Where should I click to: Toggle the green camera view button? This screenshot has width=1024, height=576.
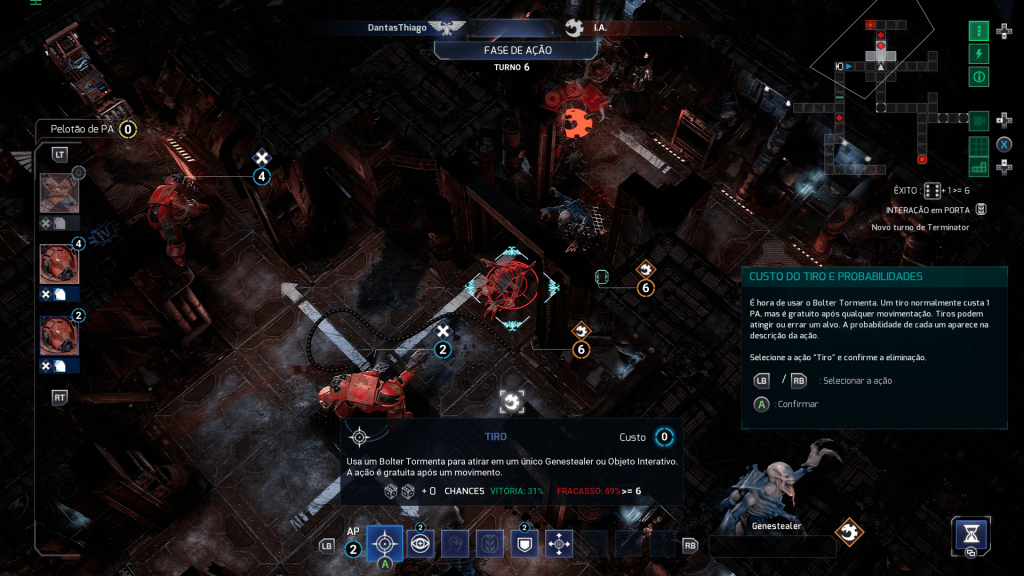click(x=978, y=121)
